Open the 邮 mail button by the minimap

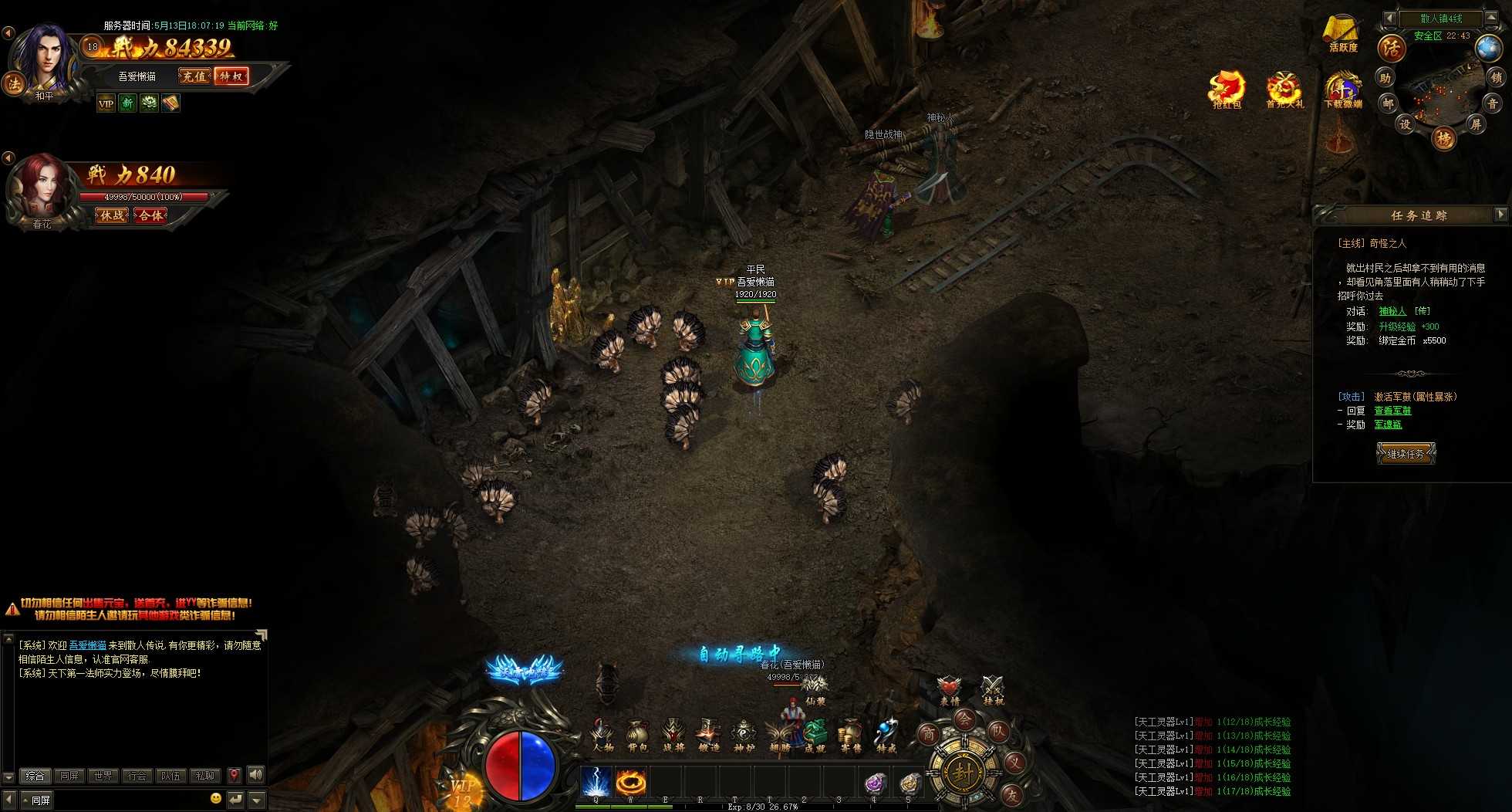[1388, 103]
